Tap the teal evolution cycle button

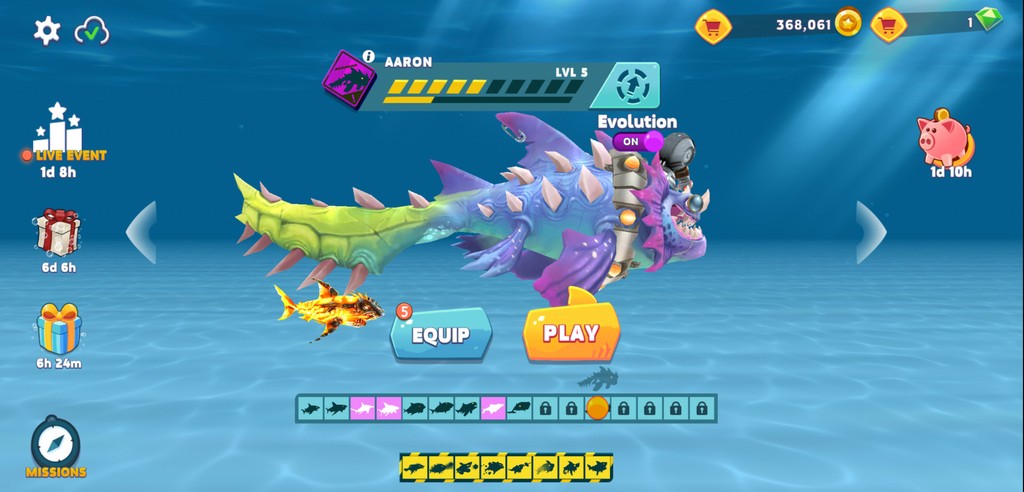632,86
